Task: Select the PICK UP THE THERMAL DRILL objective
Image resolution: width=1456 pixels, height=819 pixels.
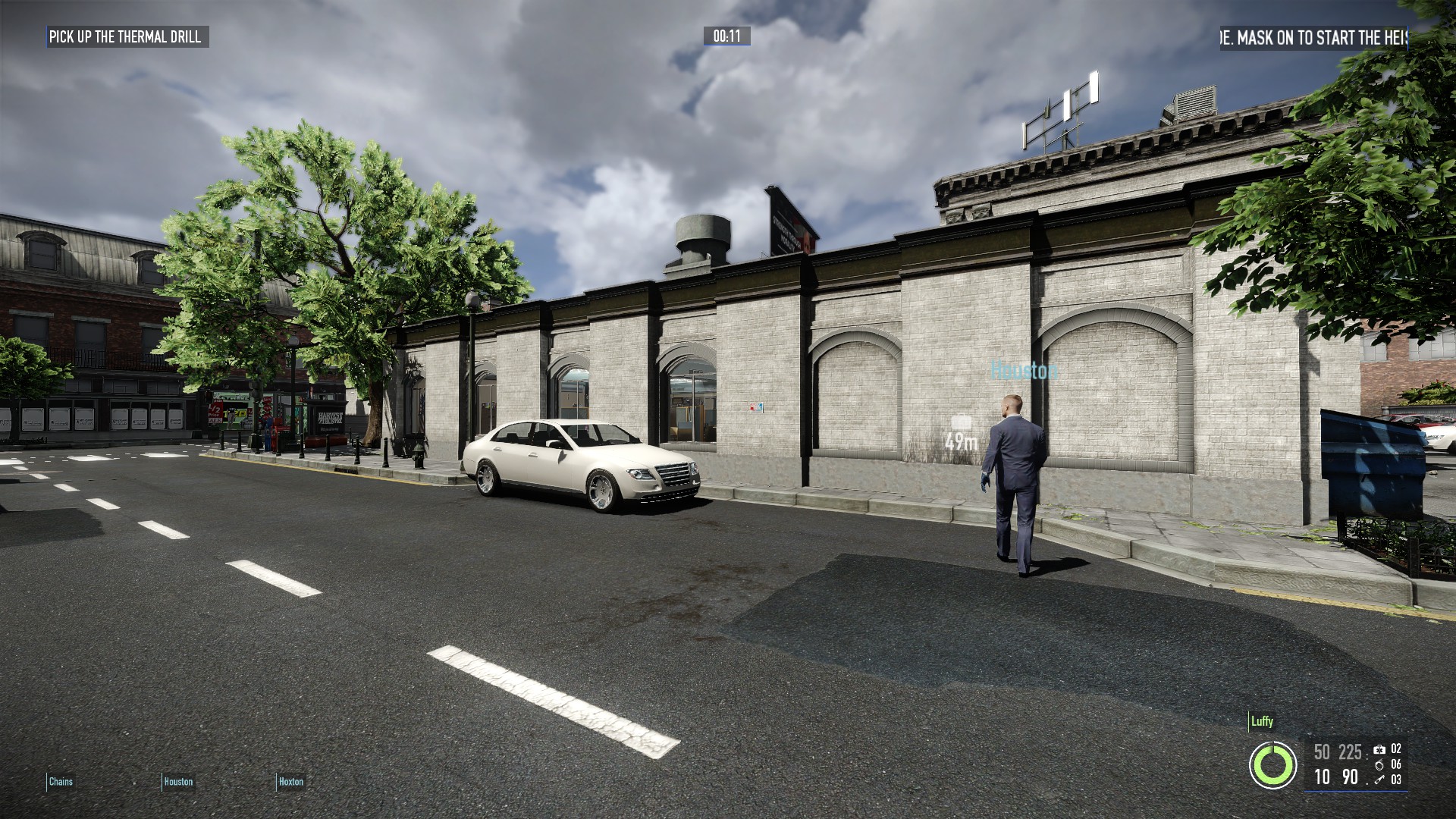Action: [x=125, y=34]
